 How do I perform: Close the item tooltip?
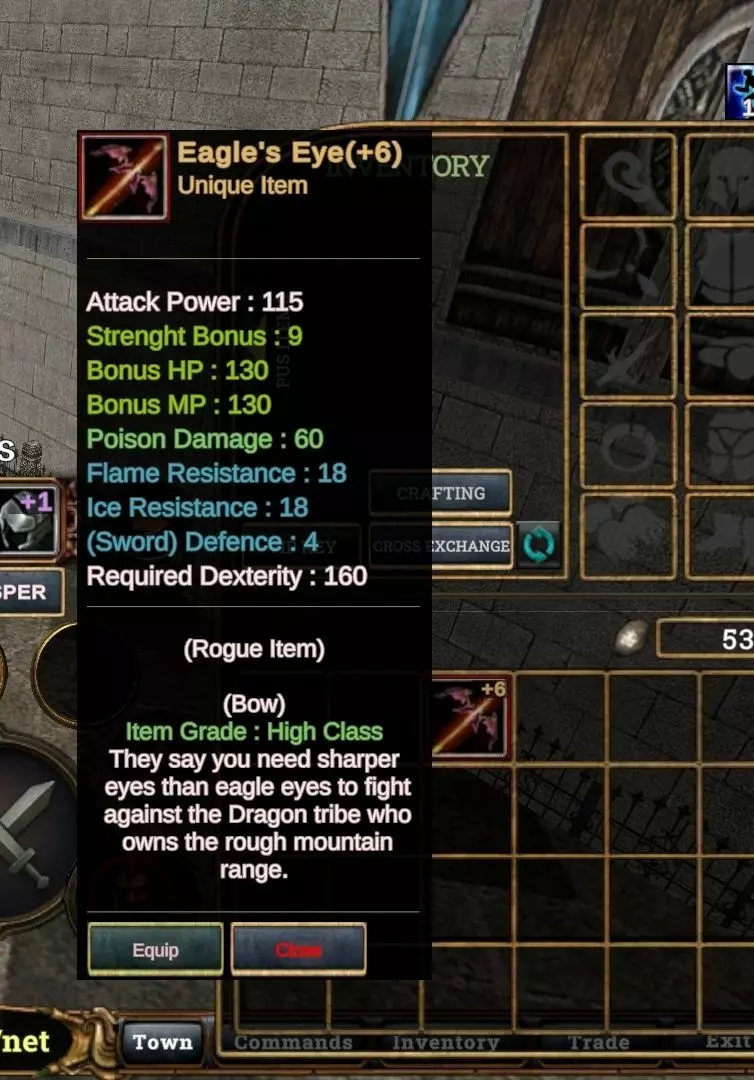pos(298,949)
